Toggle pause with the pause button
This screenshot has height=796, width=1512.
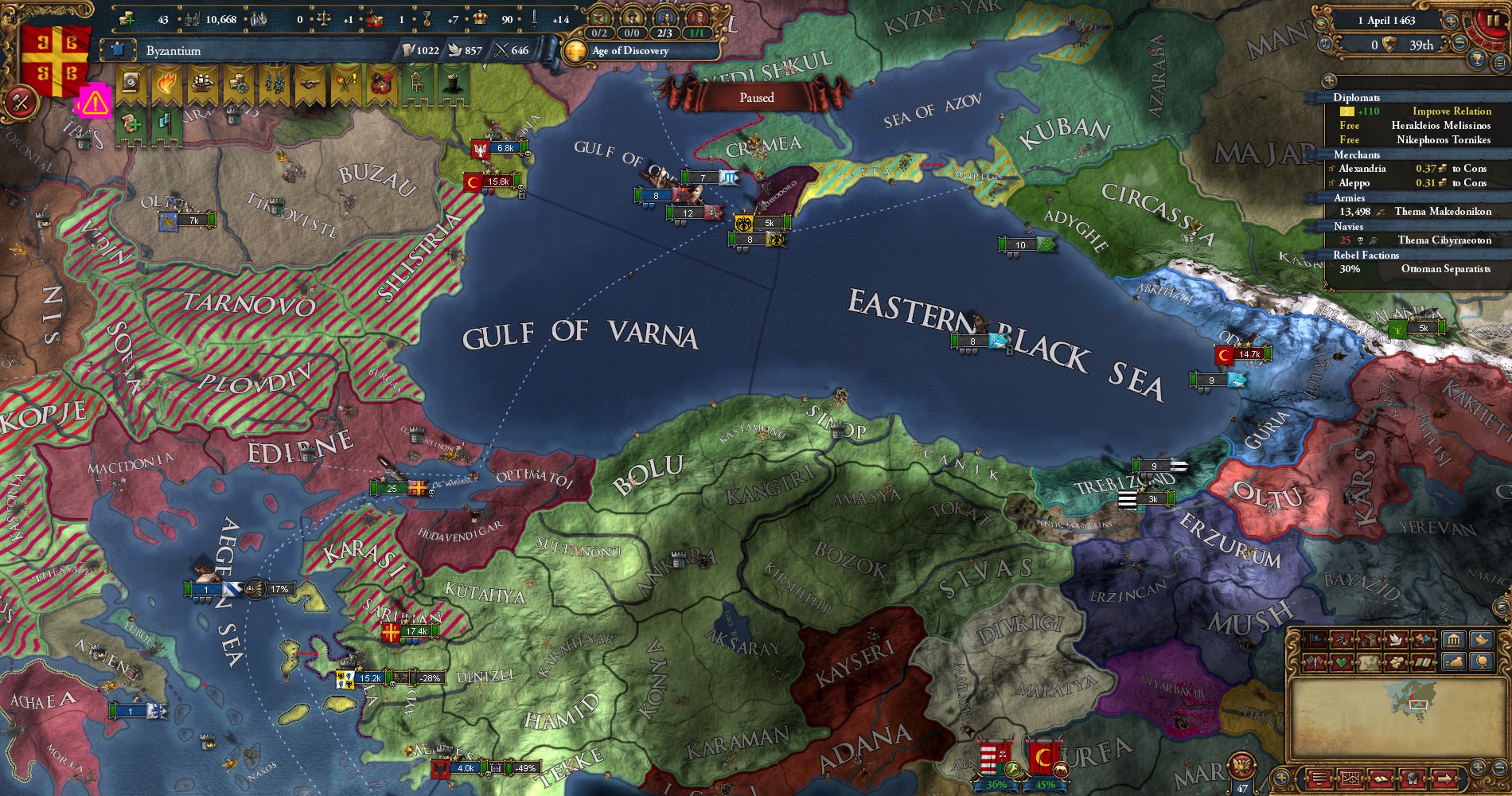click(x=1491, y=21)
